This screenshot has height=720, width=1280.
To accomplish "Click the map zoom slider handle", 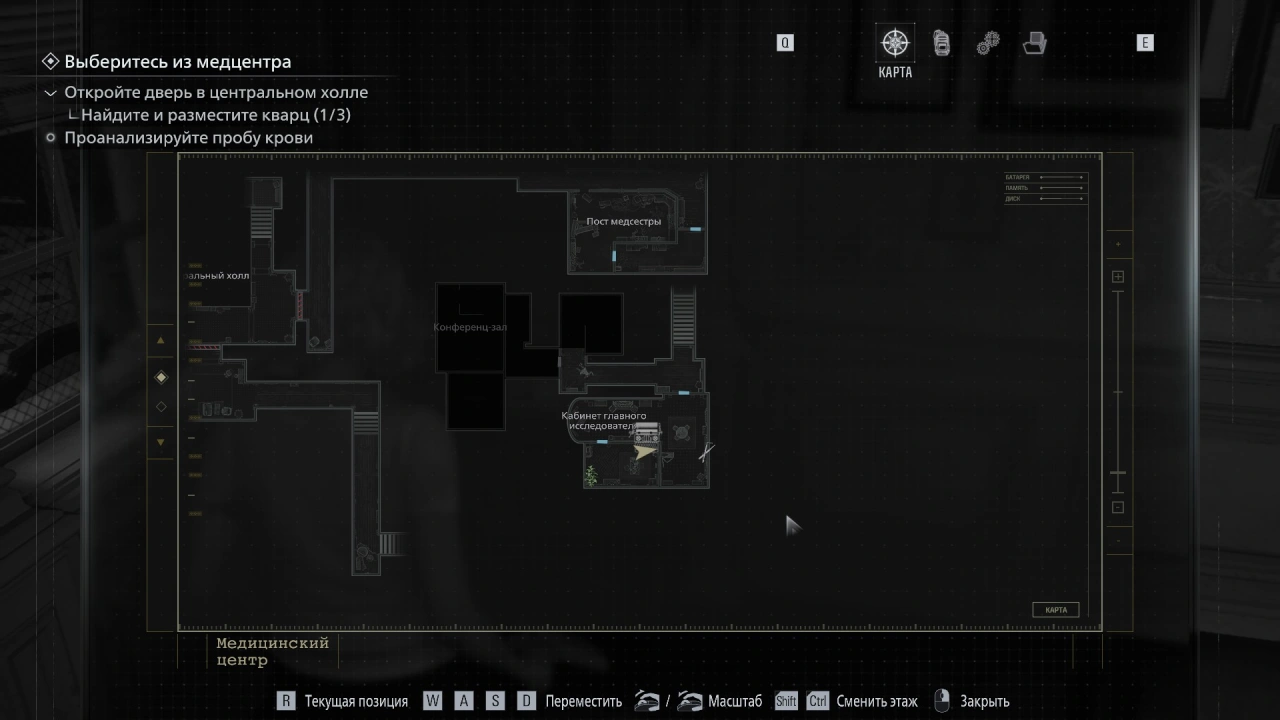I will click(1118, 473).
